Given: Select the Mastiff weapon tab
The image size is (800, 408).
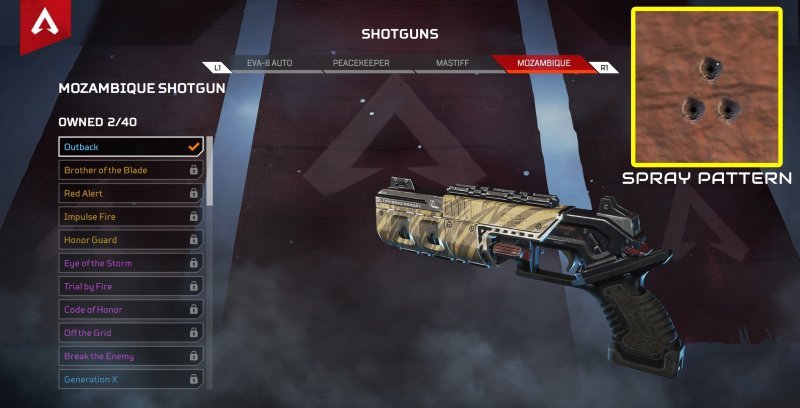Looking at the screenshot, I should pos(452,63).
